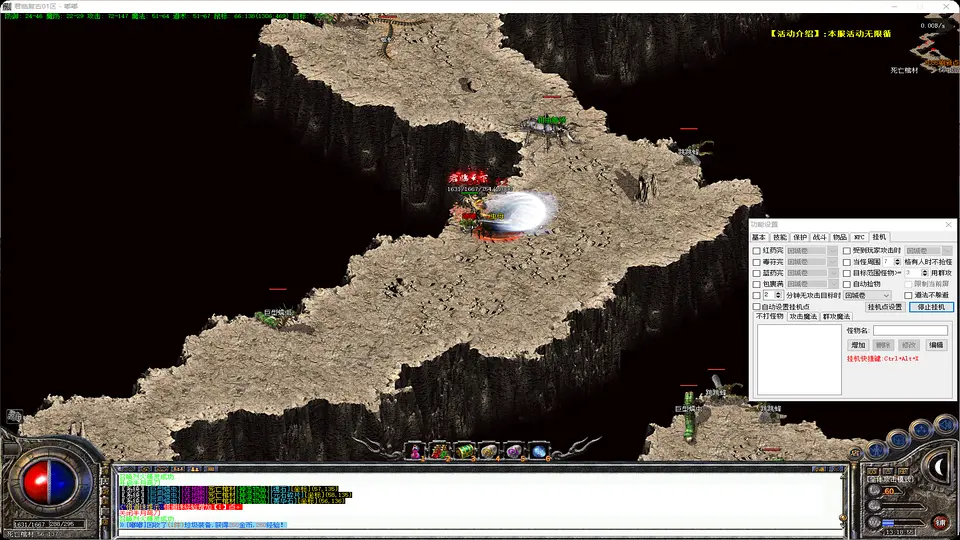Click the 停止挂机 button

click(x=931, y=307)
